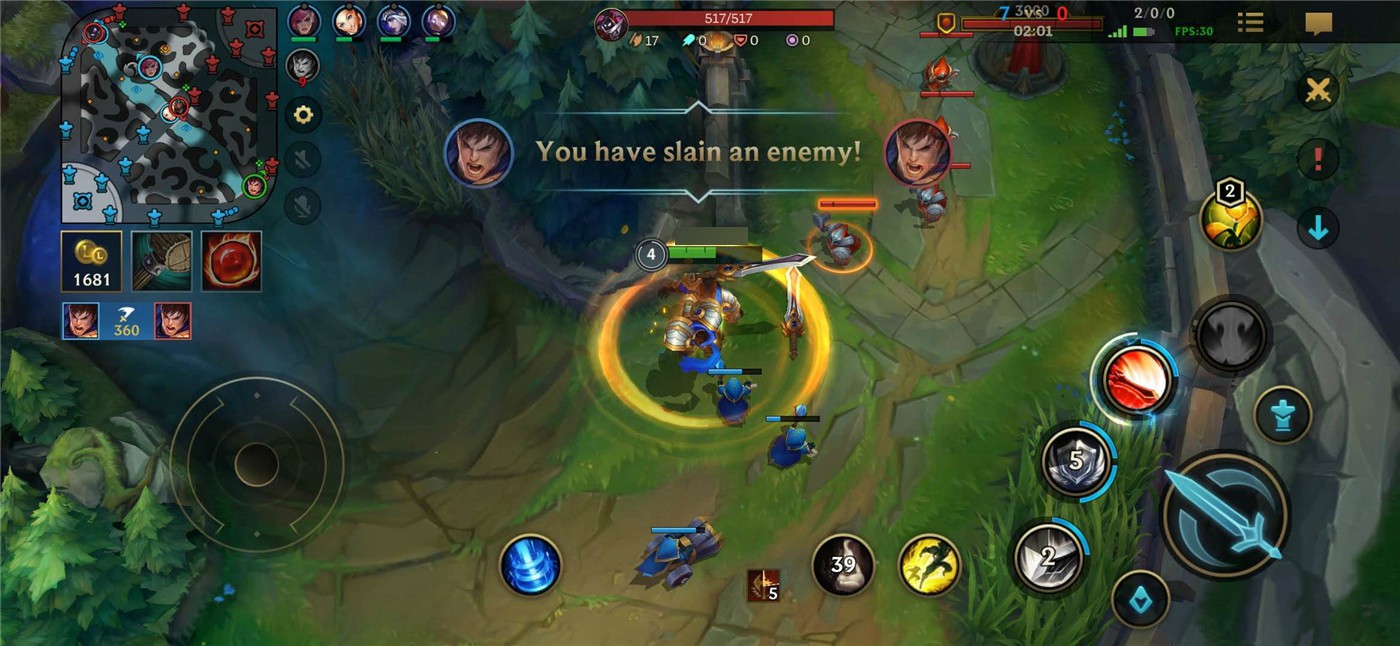The height and width of the screenshot is (646, 1400).
Task: Buy the recommended red orb item
Action: (x=231, y=262)
